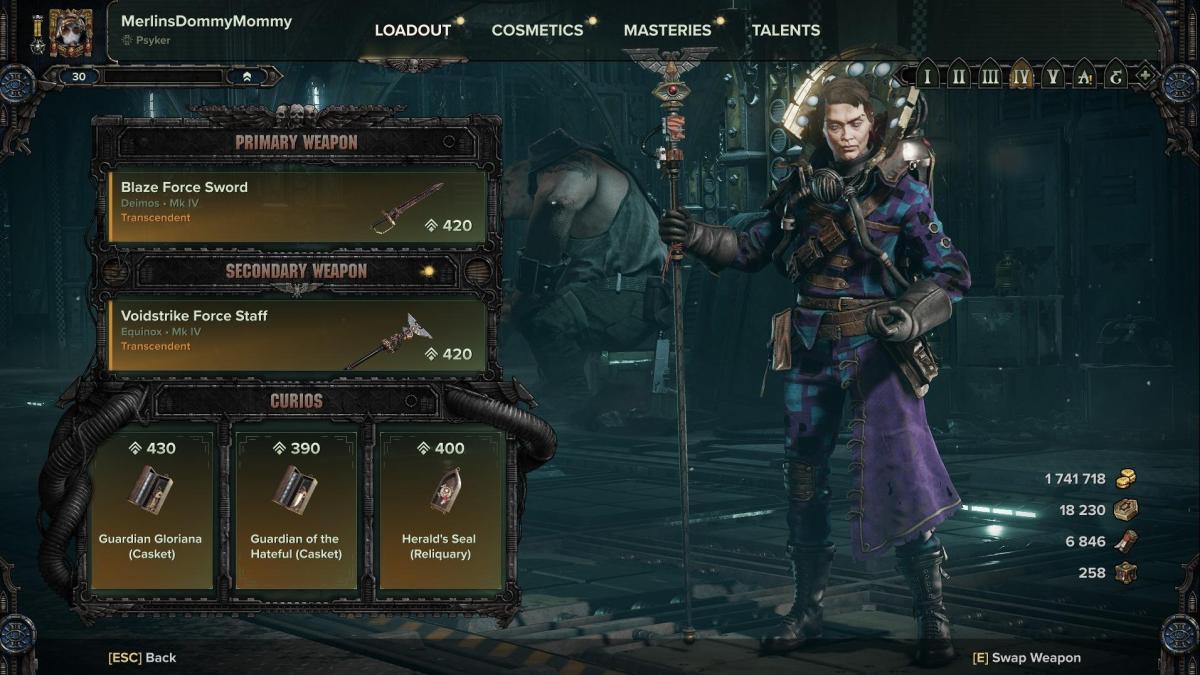The width and height of the screenshot is (1200, 675).
Task: Select loadout preset V
Action: tap(1052, 76)
